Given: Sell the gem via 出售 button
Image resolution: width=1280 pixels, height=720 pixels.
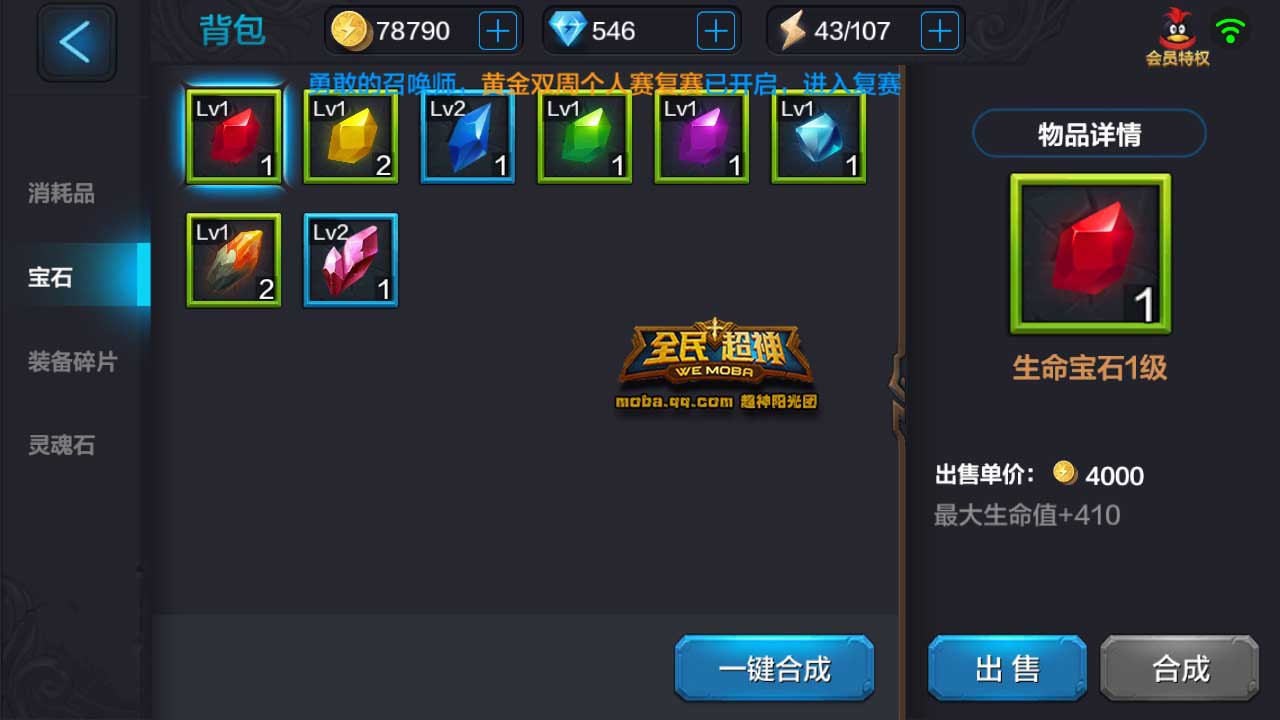Looking at the screenshot, I should pyautogui.click(x=1006, y=669).
